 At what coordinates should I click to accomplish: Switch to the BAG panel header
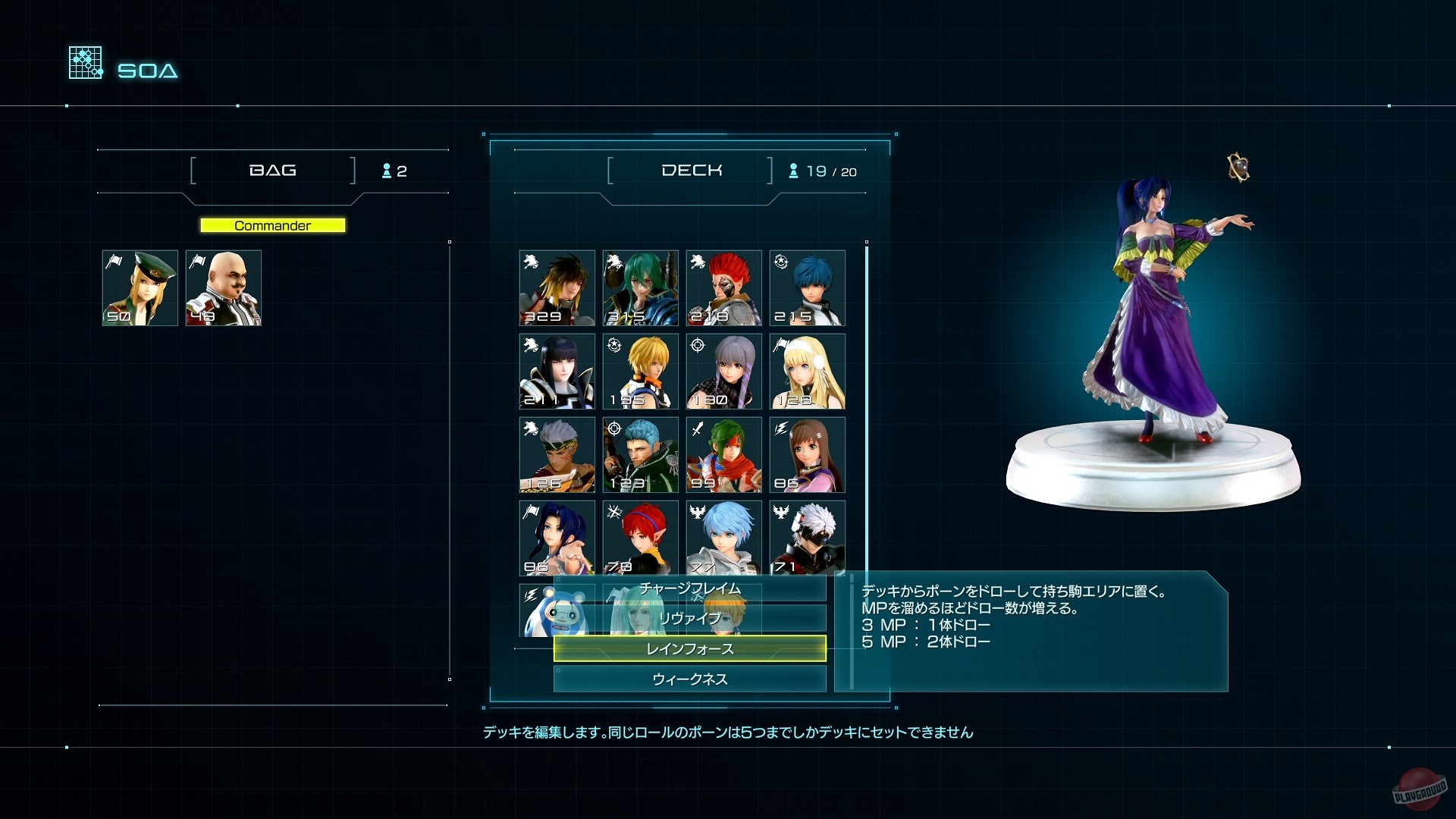pyautogui.click(x=273, y=170)
